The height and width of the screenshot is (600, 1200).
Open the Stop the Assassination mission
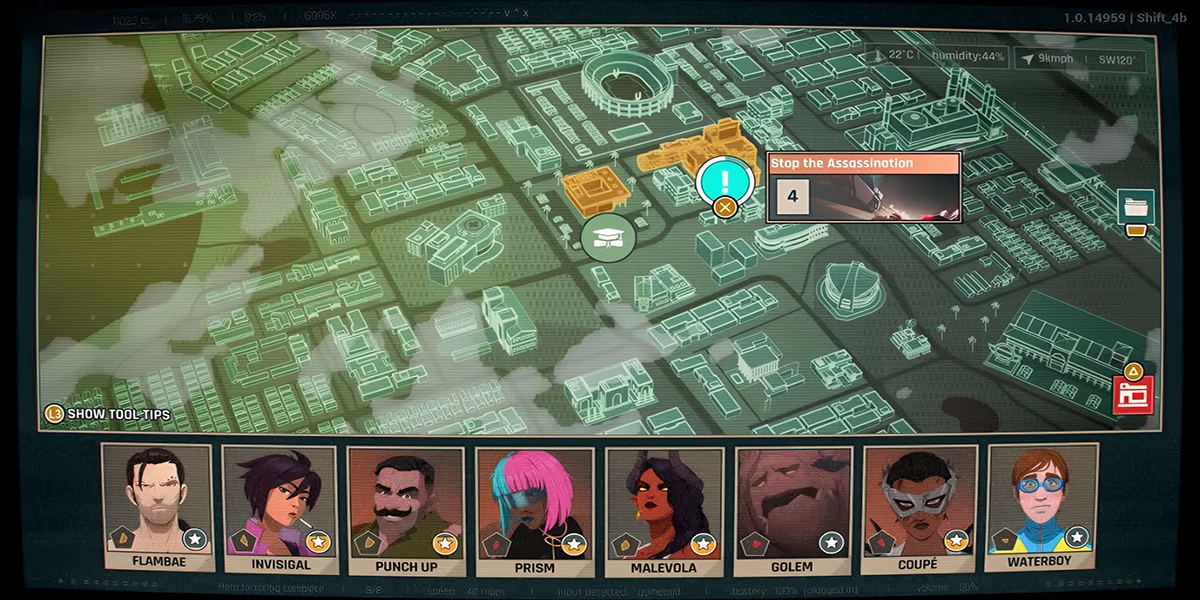click(x=863, y=187)
